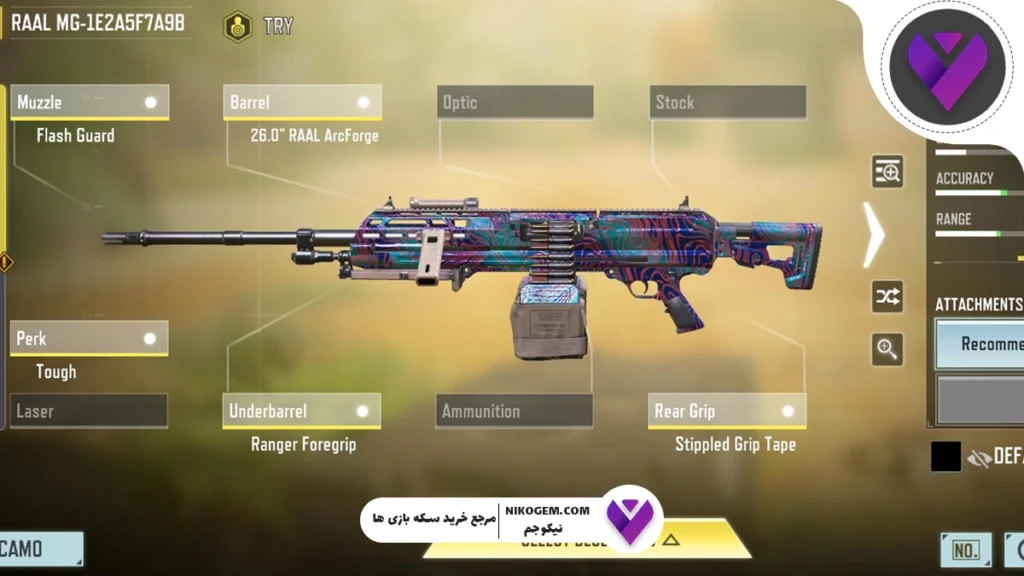Click the shuffle attachments icon

pyautogui.click(x=887, y=296)
